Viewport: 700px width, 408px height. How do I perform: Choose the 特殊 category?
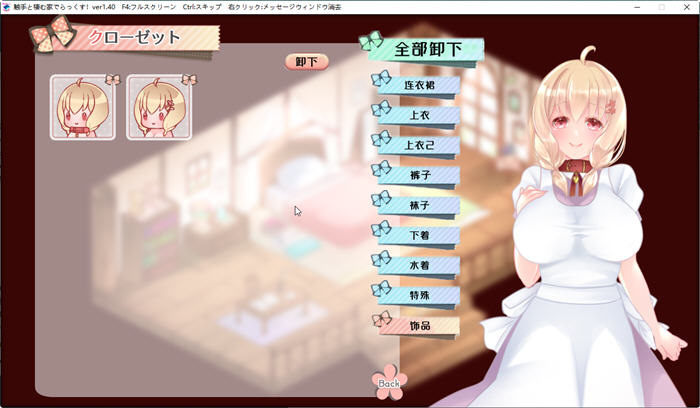pos(420,296)
